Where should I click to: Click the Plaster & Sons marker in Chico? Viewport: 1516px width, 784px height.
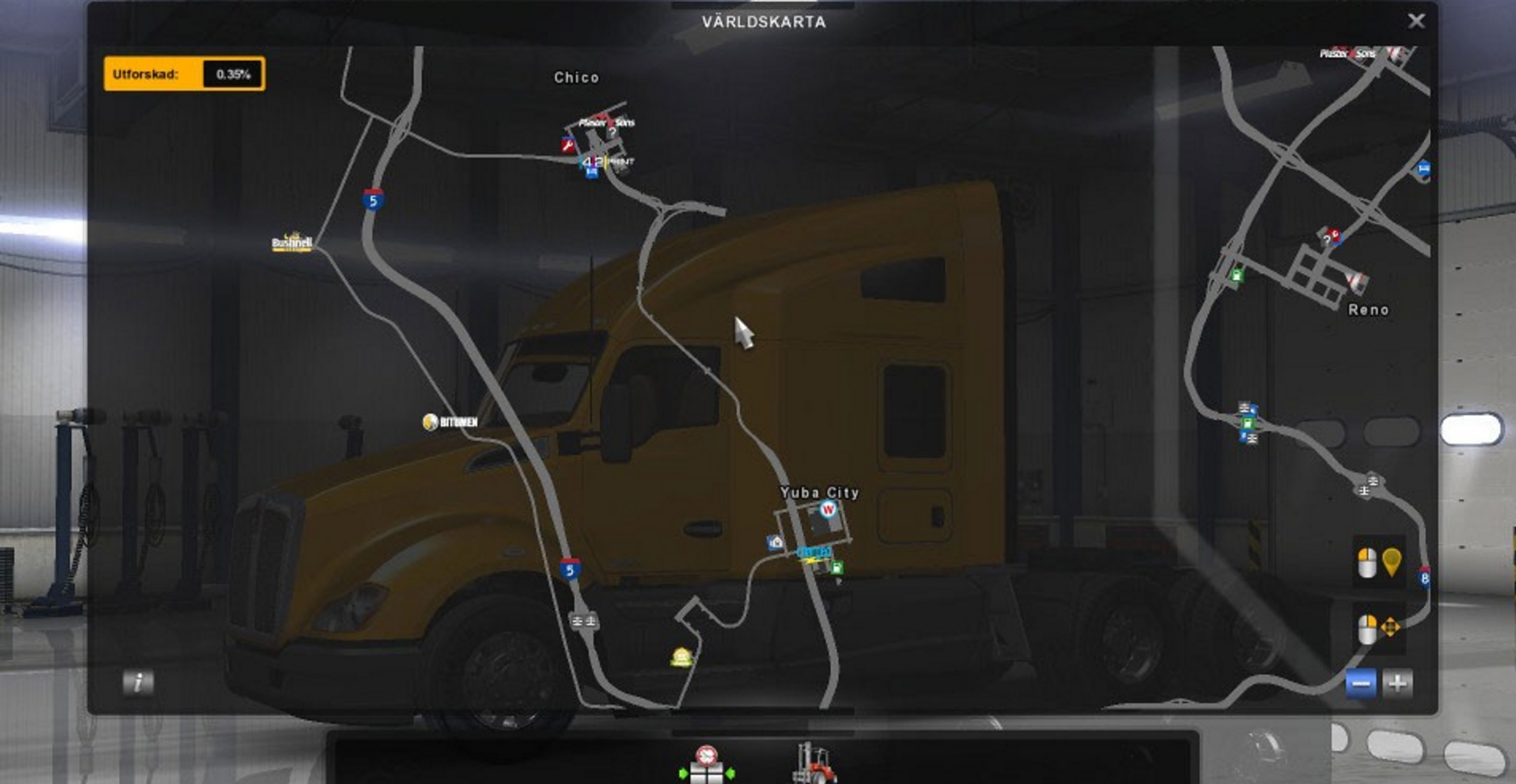coord(606,122)
